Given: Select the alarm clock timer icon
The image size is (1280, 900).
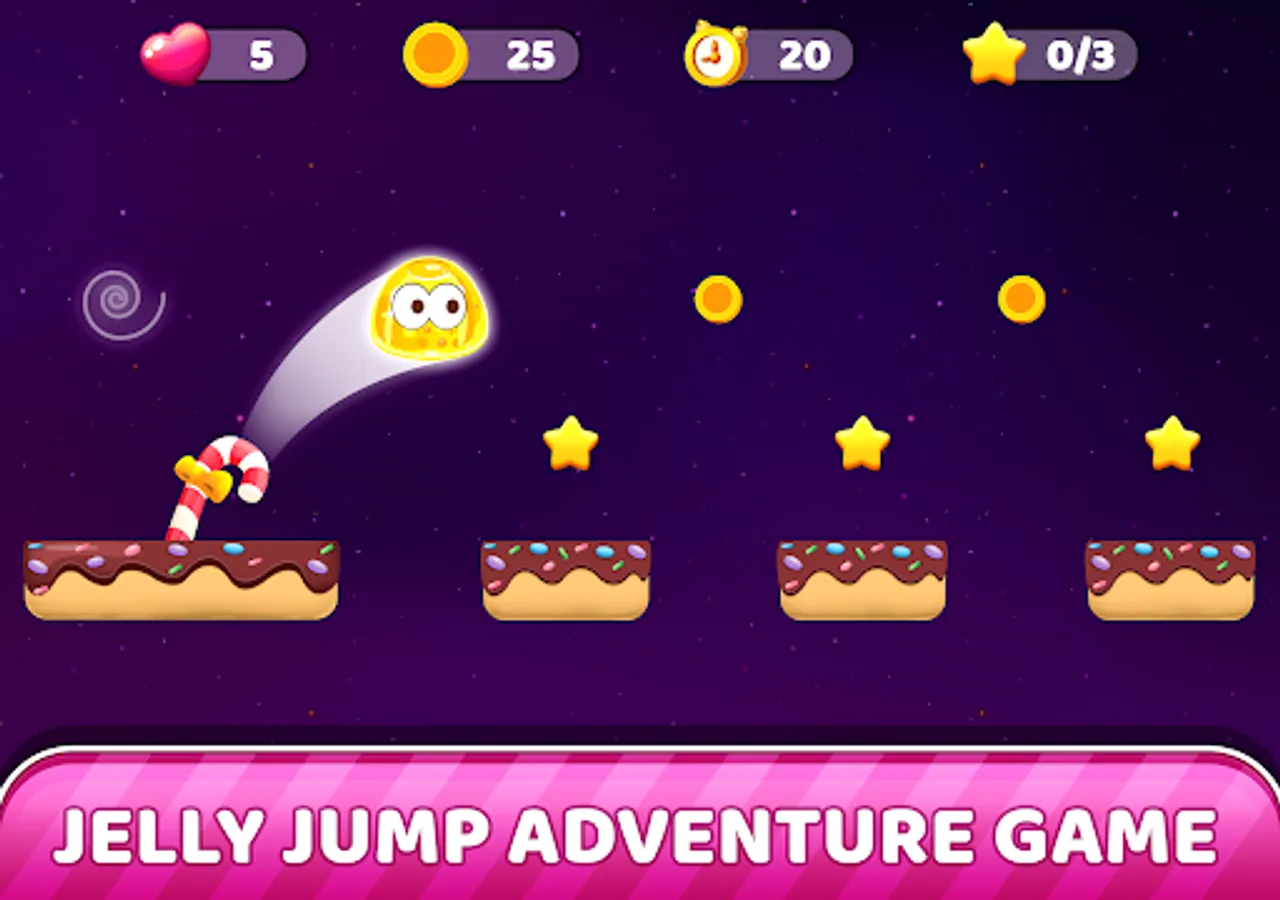Looking at the screenshot, I should (x=714, y=57).
